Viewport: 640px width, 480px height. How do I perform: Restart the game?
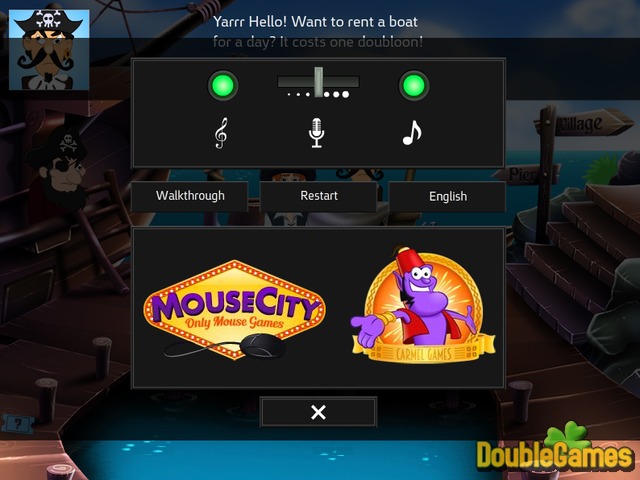pyautogui.click(x=319, y=196)
